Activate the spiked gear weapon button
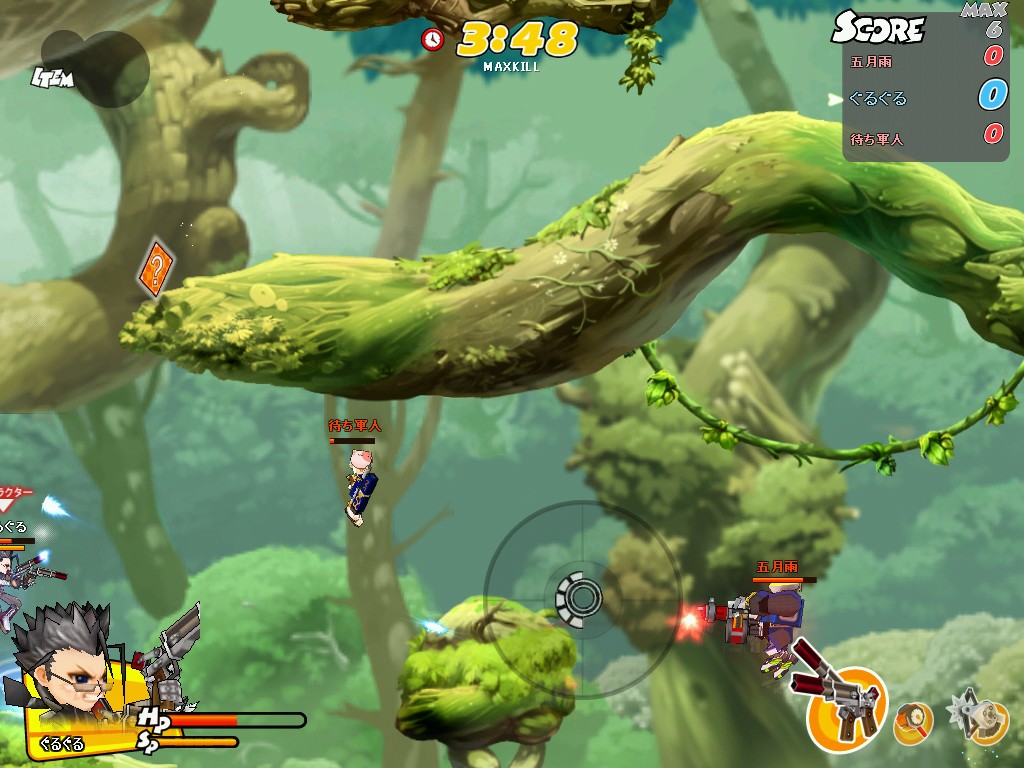Image resolution: width=1024 pixels, height=768 pixels. coord(977,716)
